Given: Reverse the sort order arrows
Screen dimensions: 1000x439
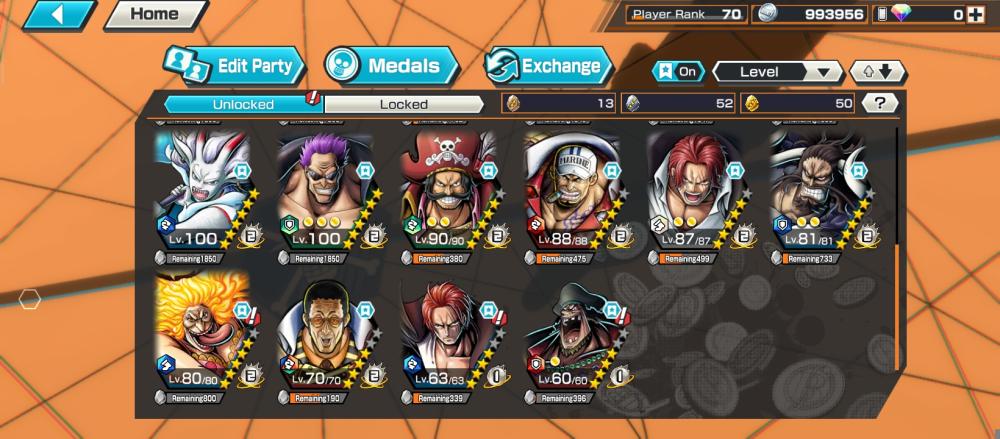Looking at the screenshot, I should (877, 72).
